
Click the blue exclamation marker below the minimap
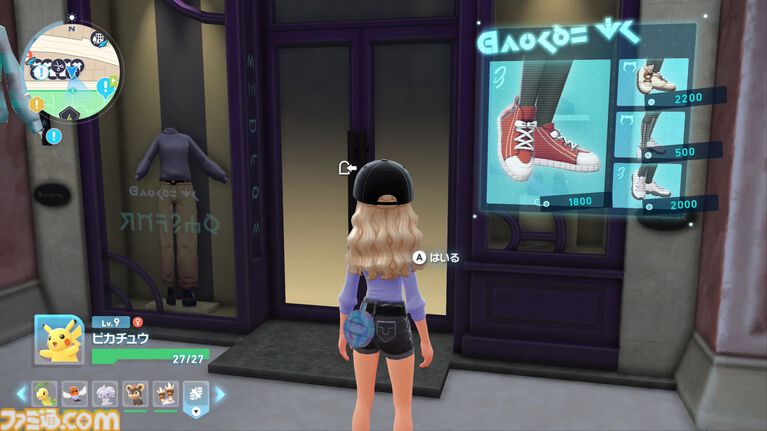tap(53, 135)
